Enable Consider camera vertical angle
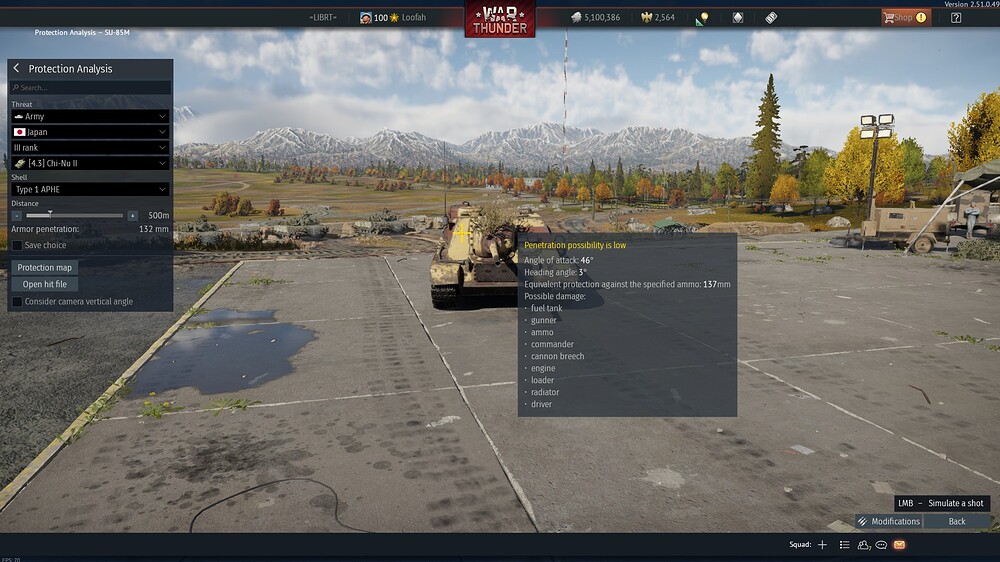The width and height of the screenshot is (1000, 562). (17, 301)
